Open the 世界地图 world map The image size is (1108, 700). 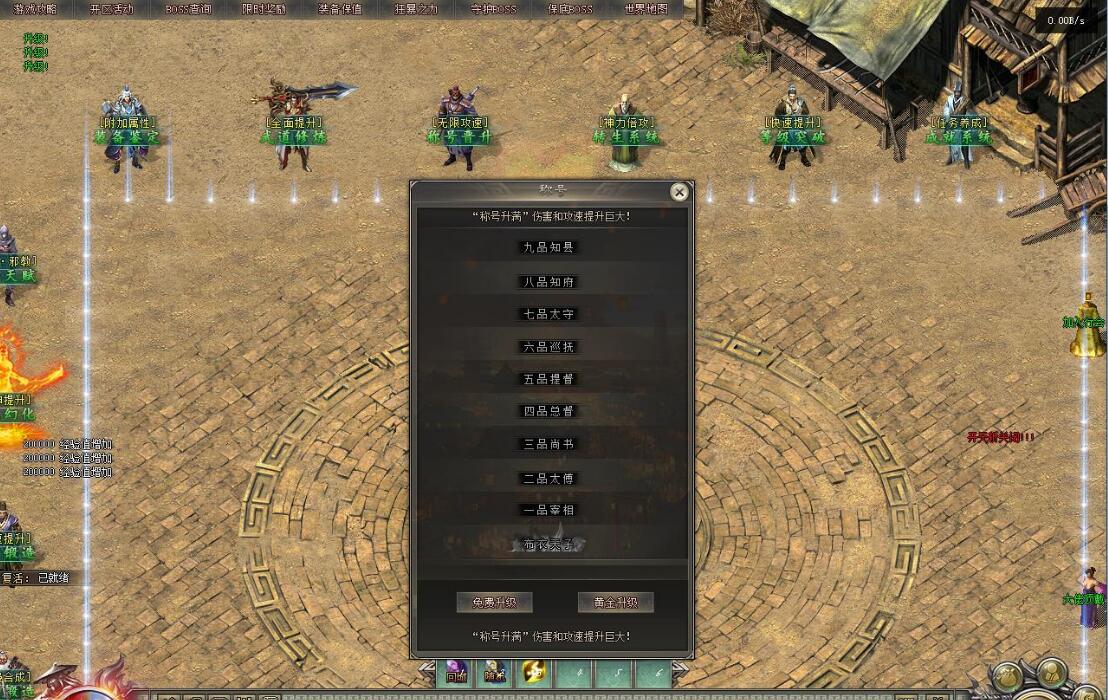(646, 9)
